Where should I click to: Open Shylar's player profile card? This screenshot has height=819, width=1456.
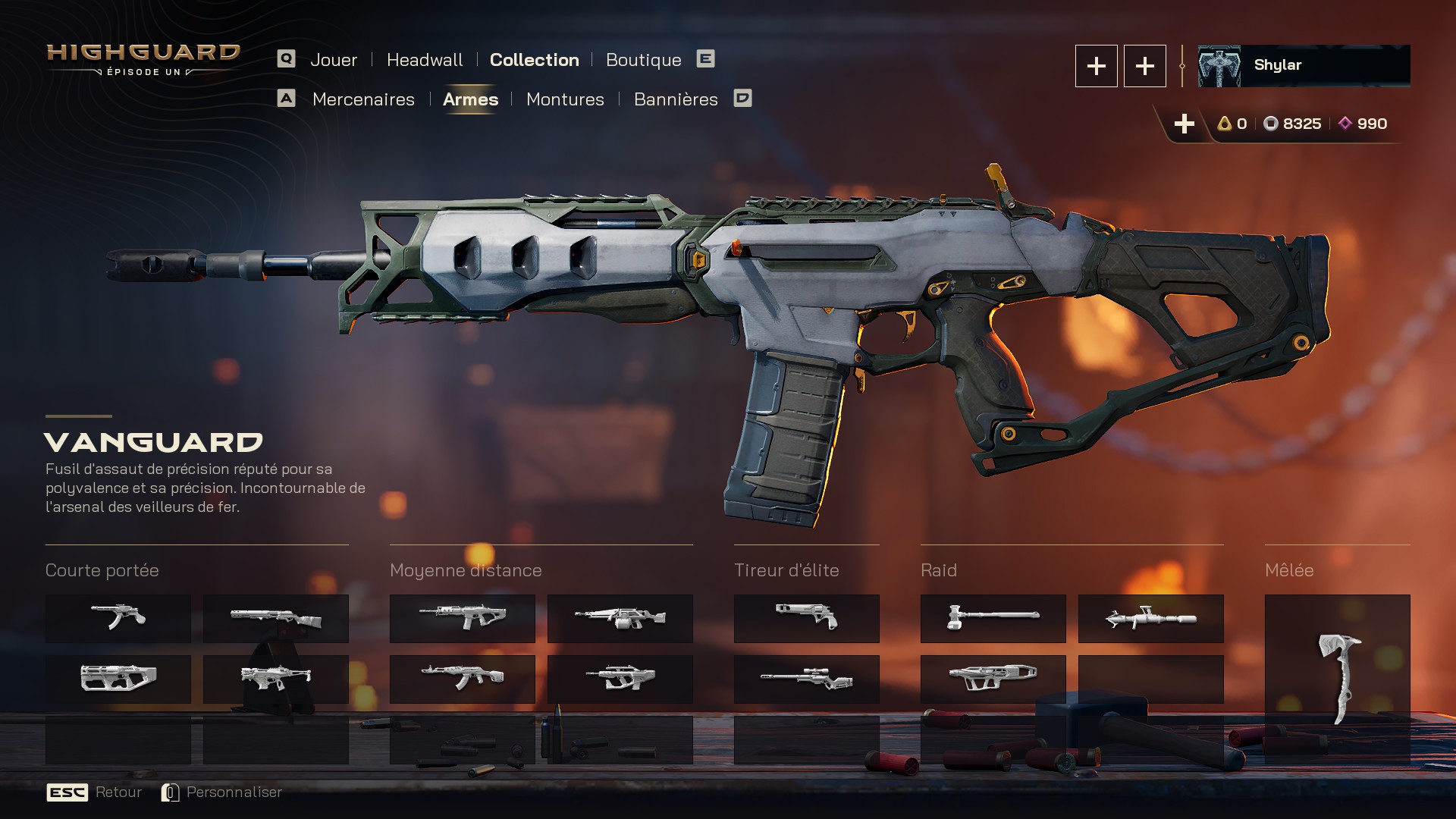coord(1304,66)
